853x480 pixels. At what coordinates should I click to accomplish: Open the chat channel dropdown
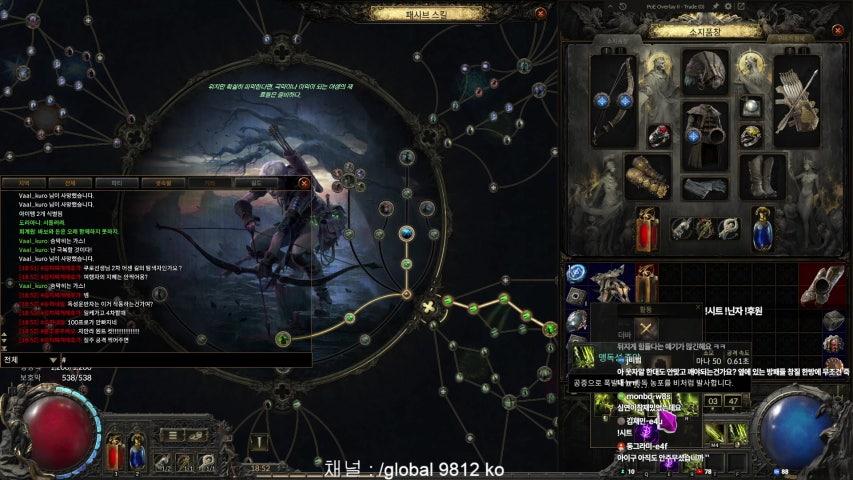coord(53,359)
